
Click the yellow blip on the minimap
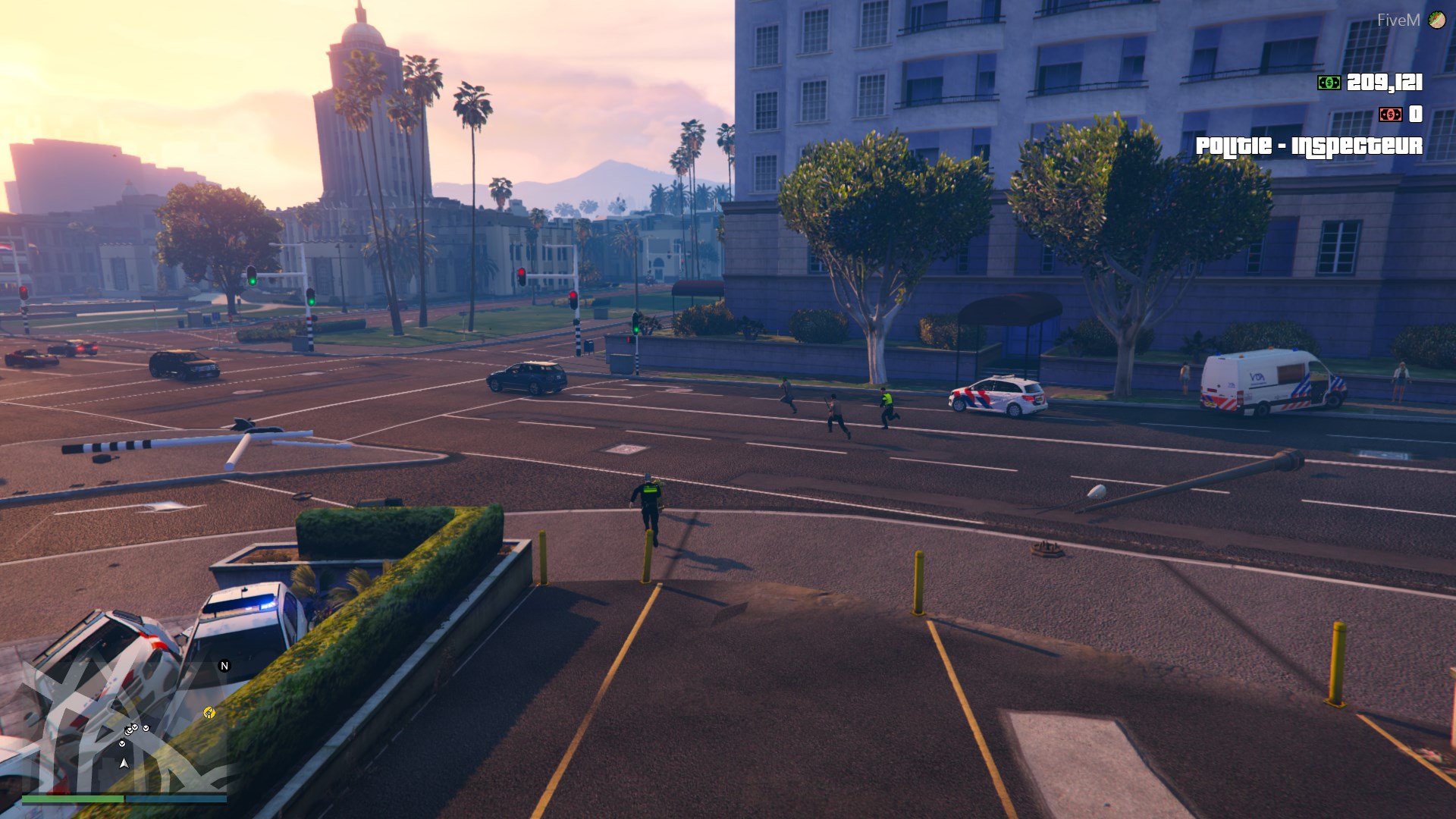click(x=209, y=713)
